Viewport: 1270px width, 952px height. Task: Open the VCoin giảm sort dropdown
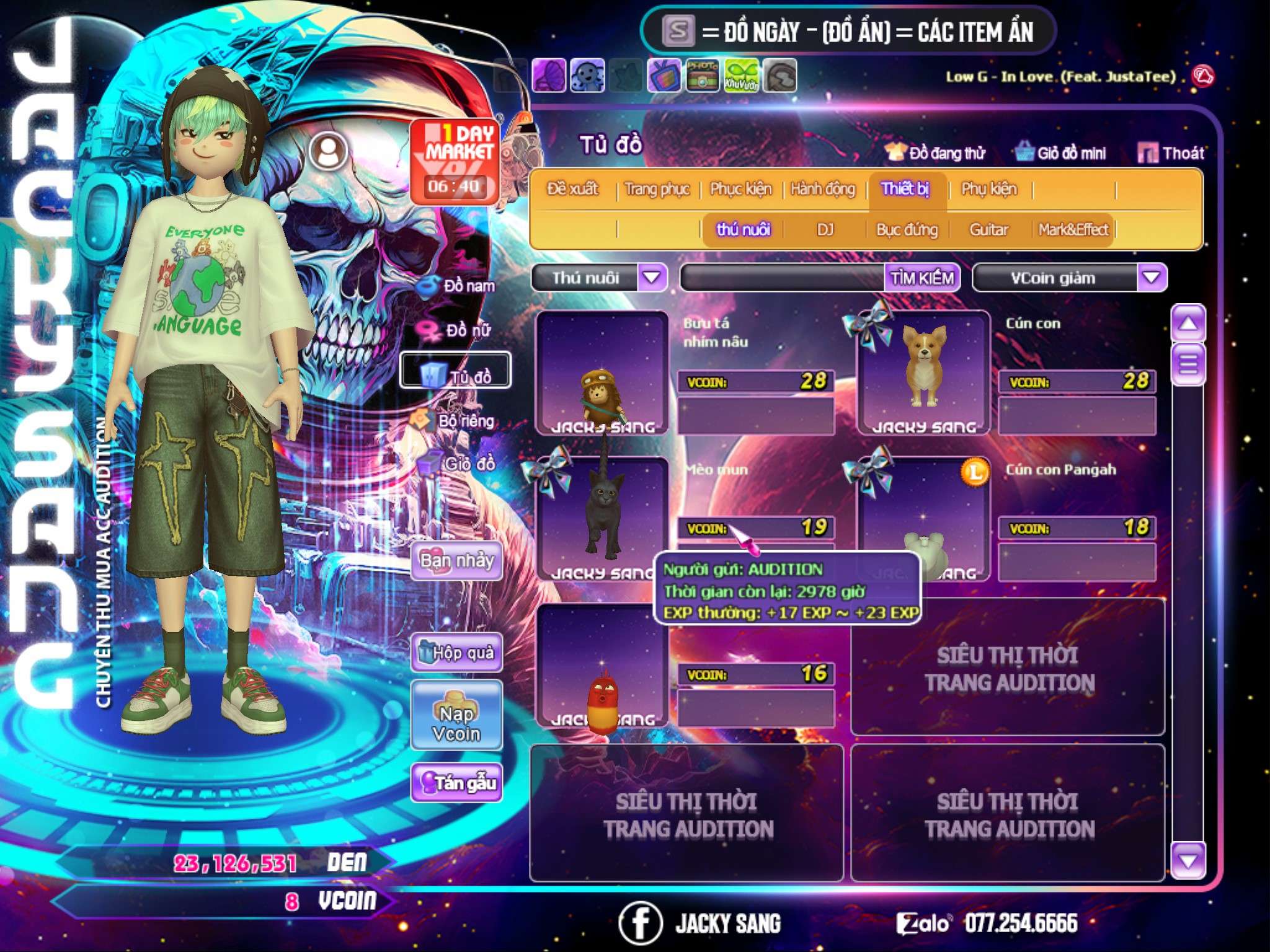pyautogui.click(x=1151, y=278)
